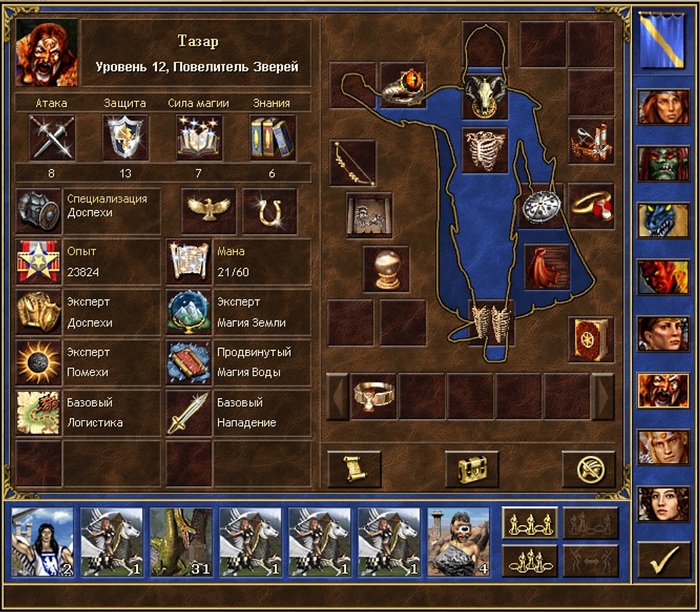Select the cyclops stack of 4
Screen dimensions: 700x612
point(459,542)
